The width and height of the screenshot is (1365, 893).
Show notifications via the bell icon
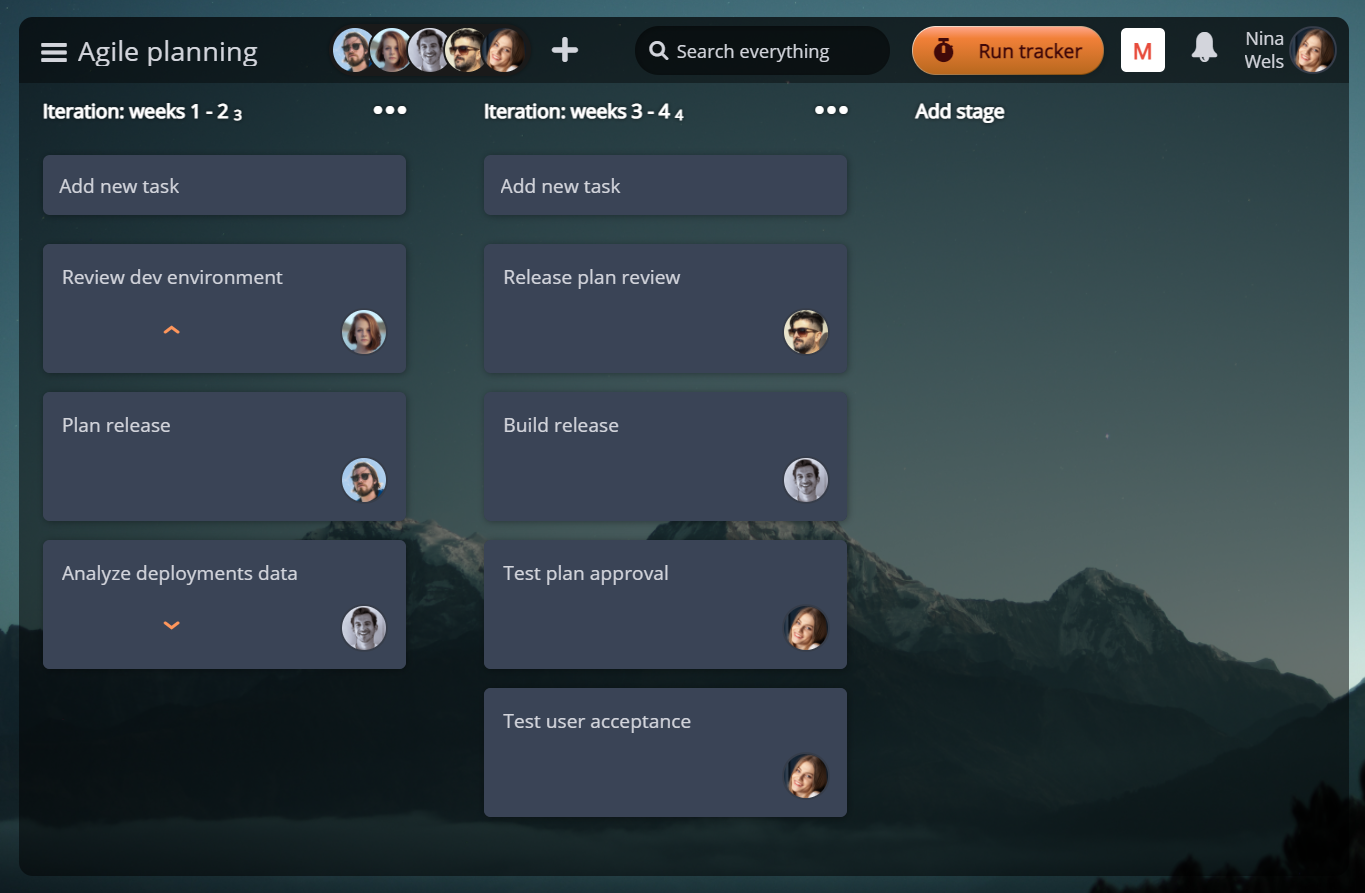point(1205,48)
